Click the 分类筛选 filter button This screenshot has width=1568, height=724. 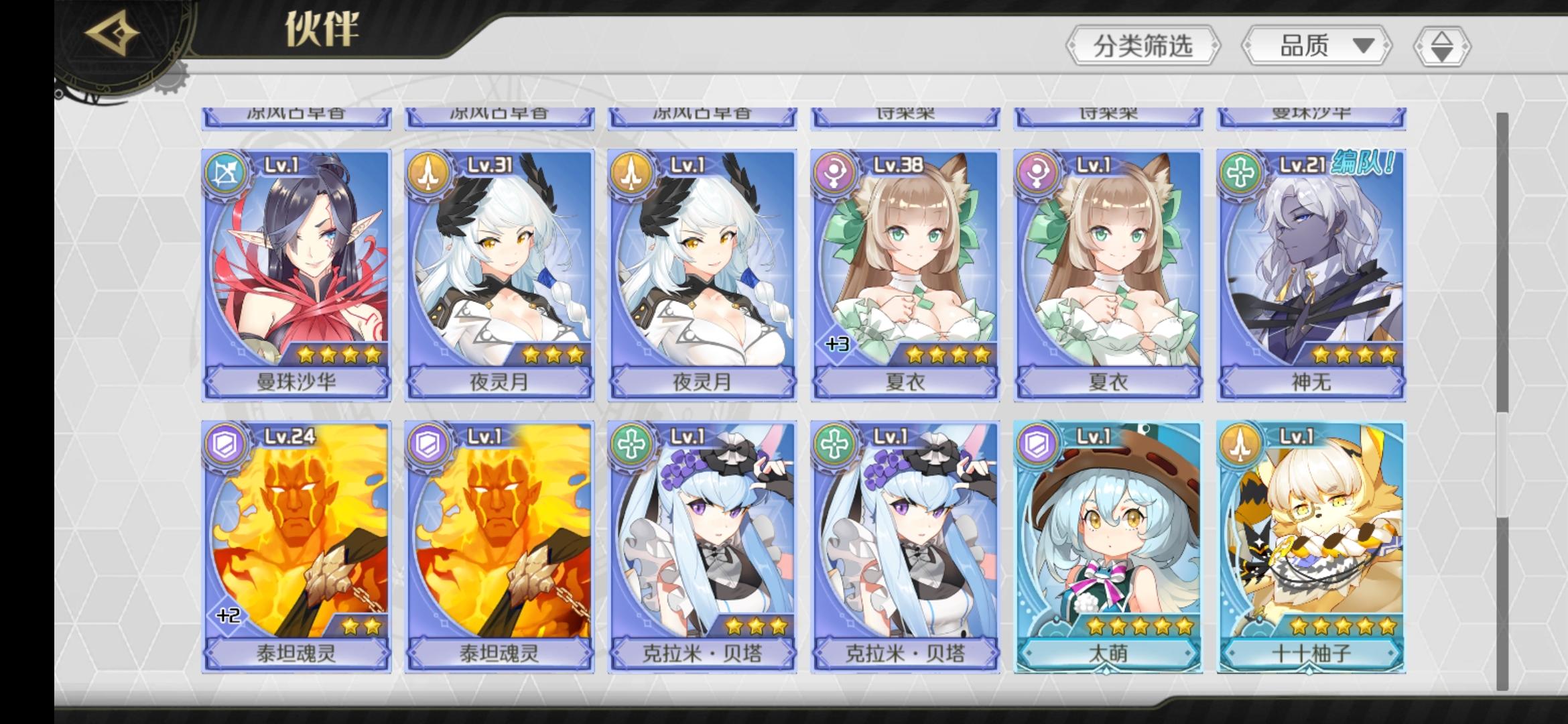[1143, 46]
